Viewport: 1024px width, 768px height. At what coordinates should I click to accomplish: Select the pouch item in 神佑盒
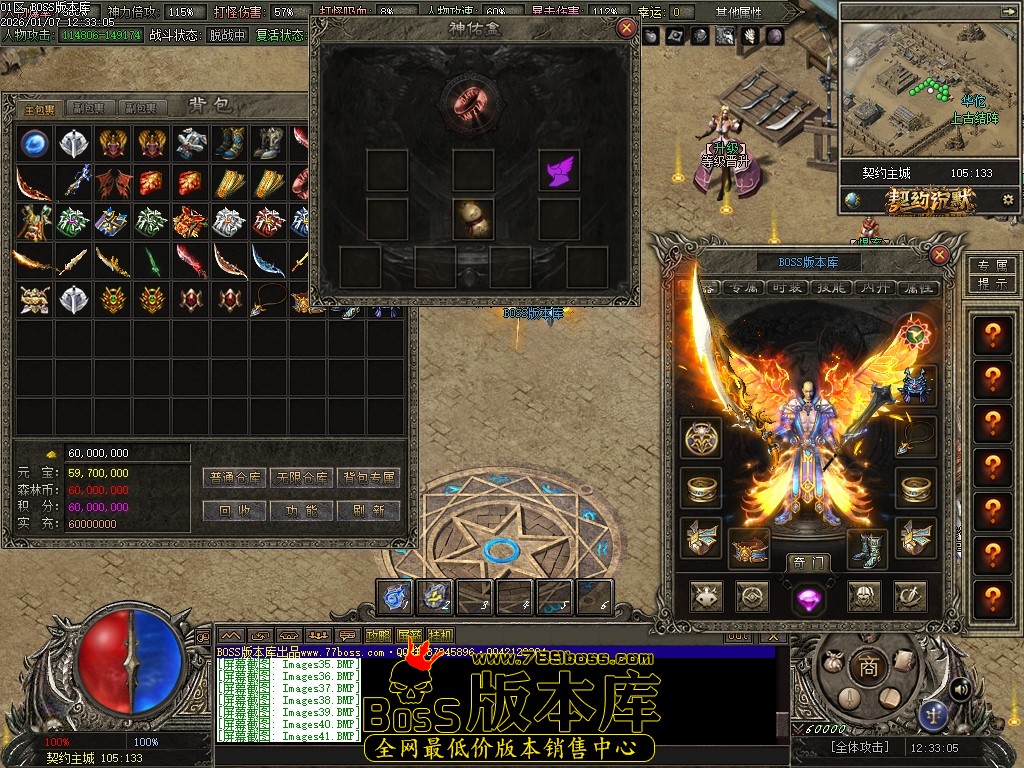(472, 218)
